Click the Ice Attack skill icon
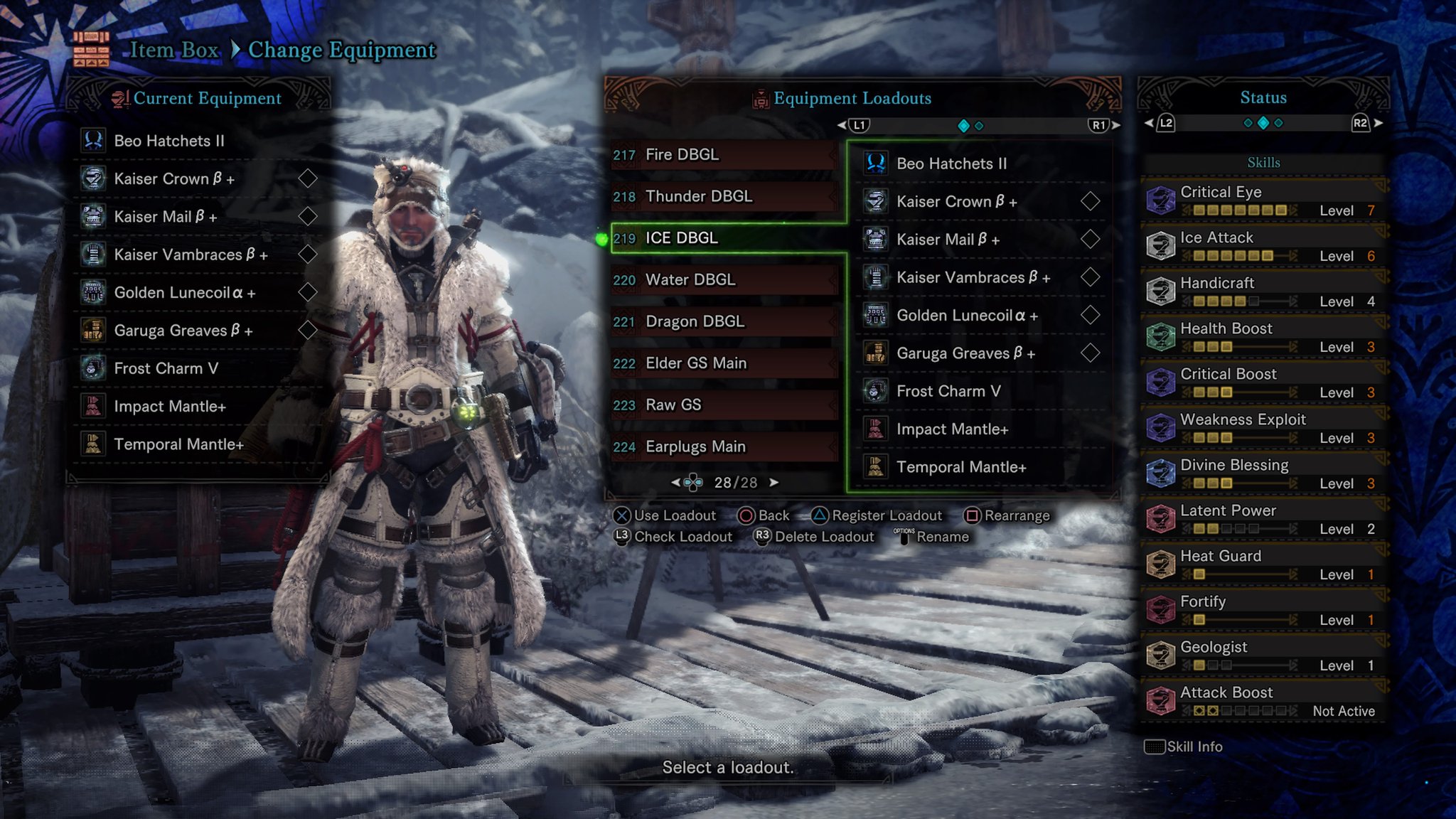The width and height of the screenshot is (1456, 819). click(x=1162, y=245)
